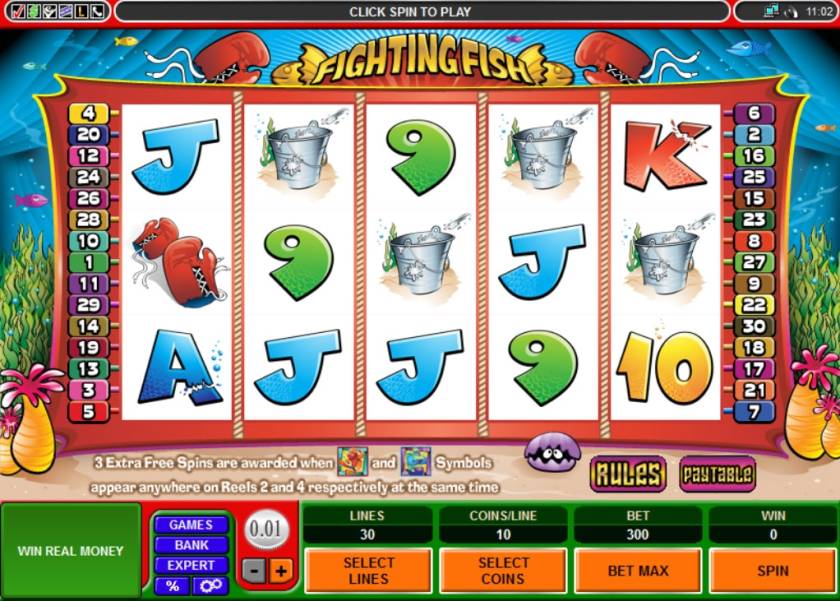The width and height of the screenshot is (840, 601).
Task: Switch to Expert mode
Action: 190,565
